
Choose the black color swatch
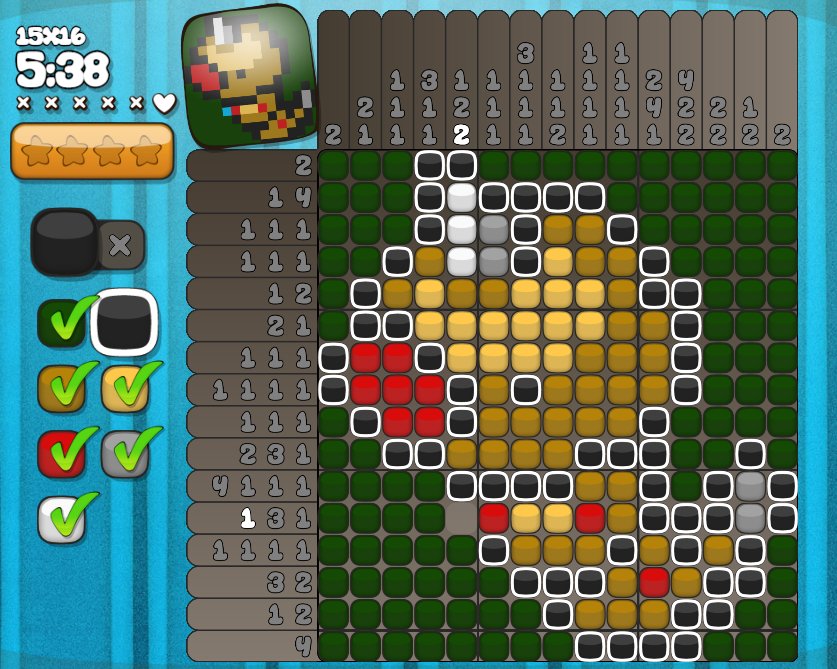pos(125,323)
